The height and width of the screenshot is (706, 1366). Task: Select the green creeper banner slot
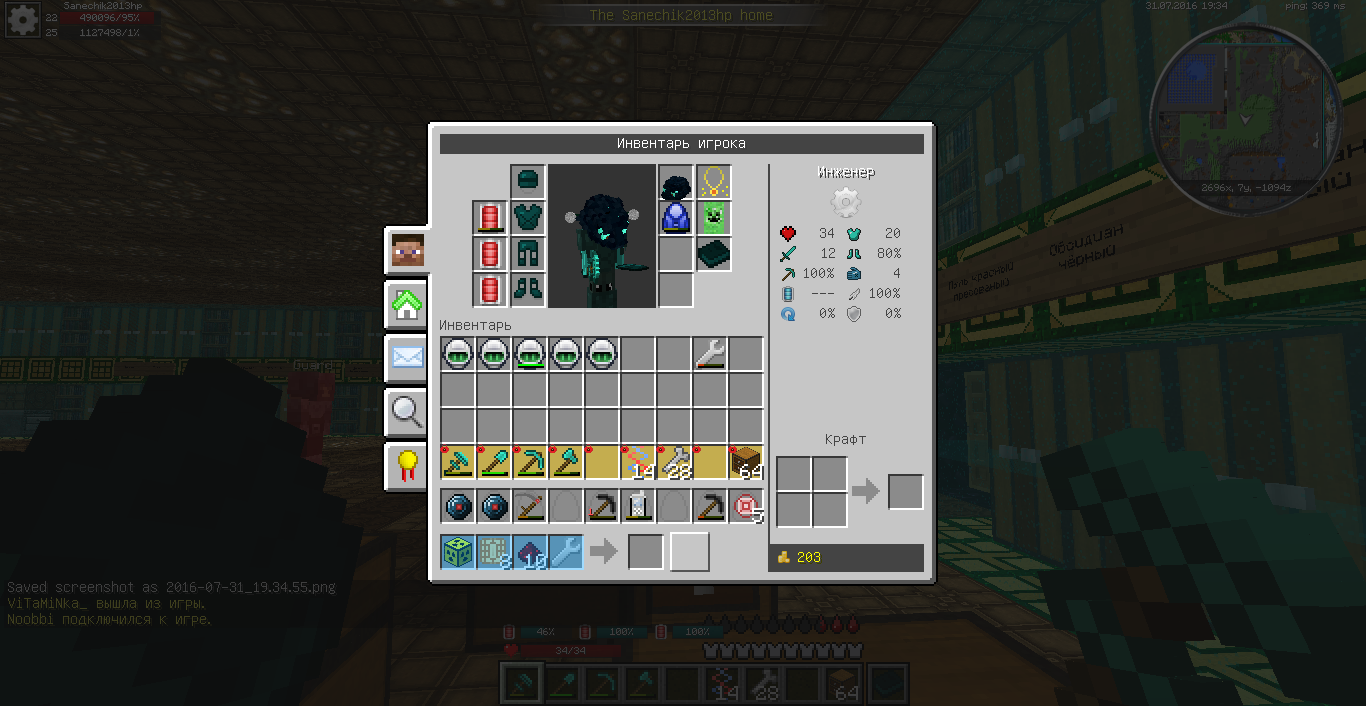(713, 217)
